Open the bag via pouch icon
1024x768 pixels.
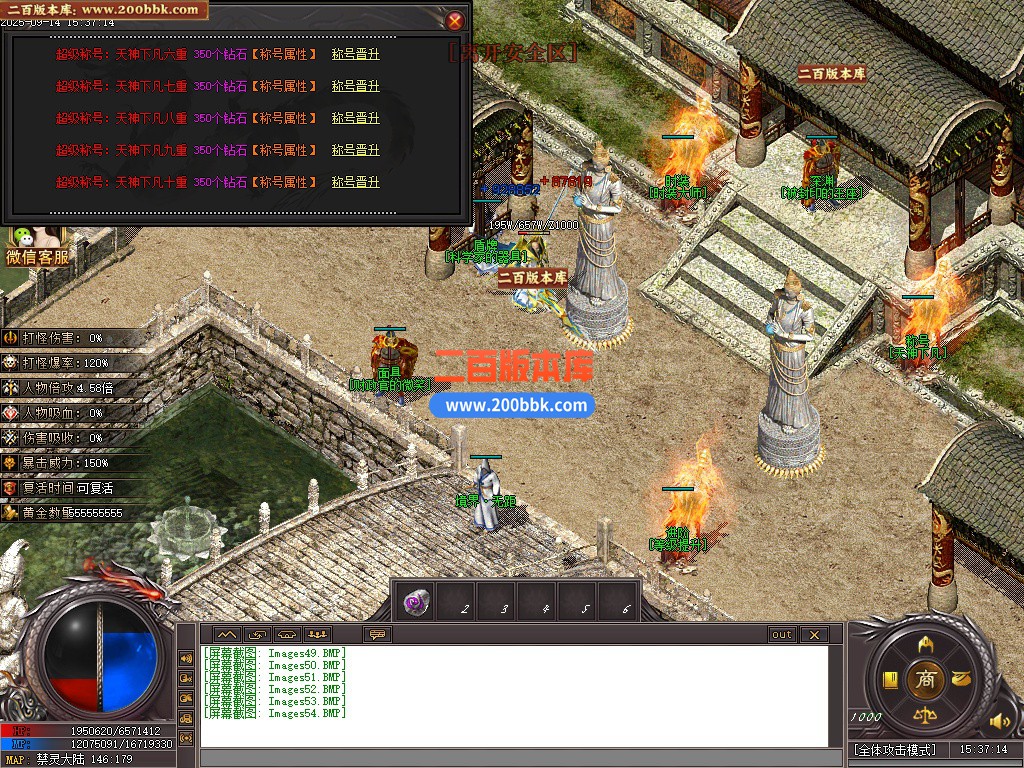pyautogui.click(x=961, y=678)
